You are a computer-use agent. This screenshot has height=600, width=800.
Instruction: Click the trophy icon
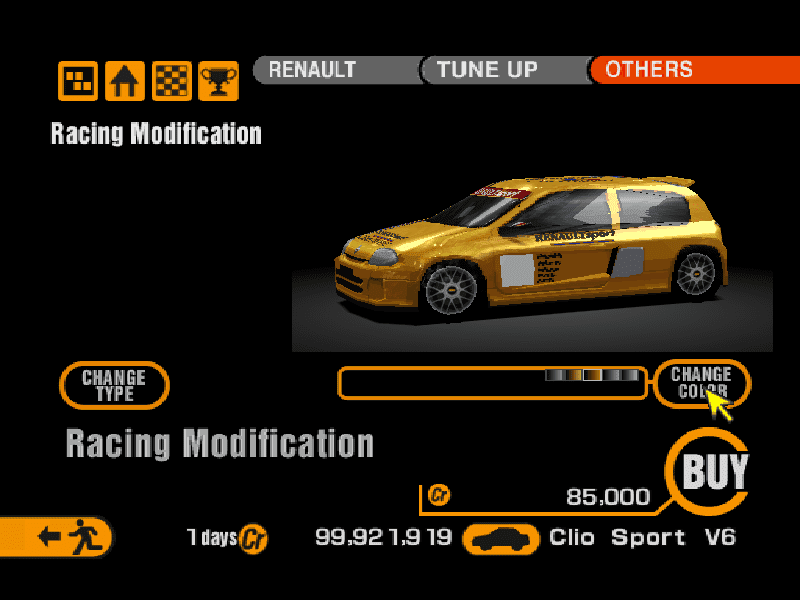coord(217,80)
